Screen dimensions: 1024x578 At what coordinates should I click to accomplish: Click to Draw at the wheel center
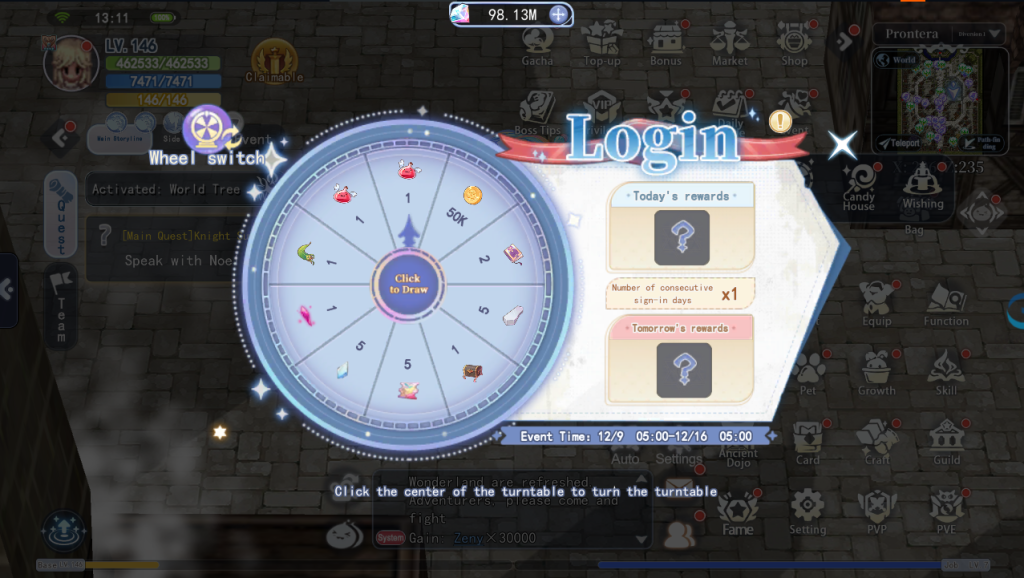(406, 283)
